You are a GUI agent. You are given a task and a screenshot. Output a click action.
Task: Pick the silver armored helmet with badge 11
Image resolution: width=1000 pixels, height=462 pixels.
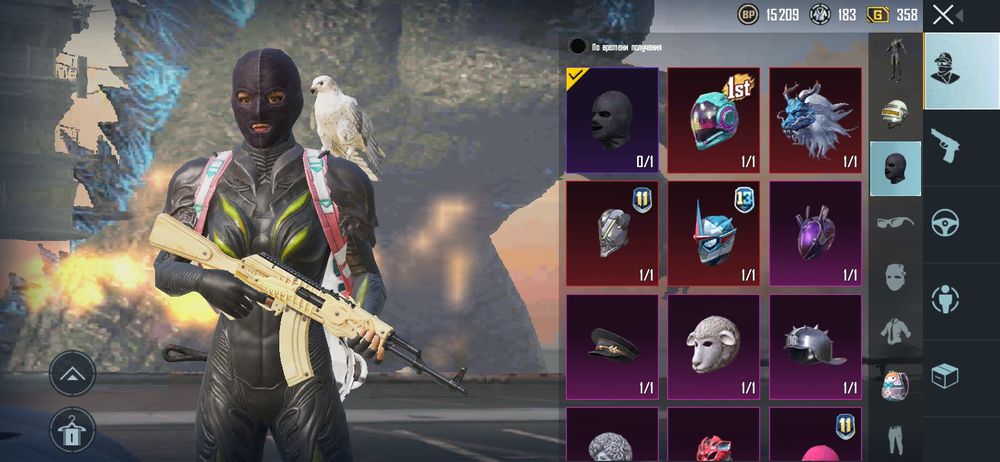click(612, 233)
